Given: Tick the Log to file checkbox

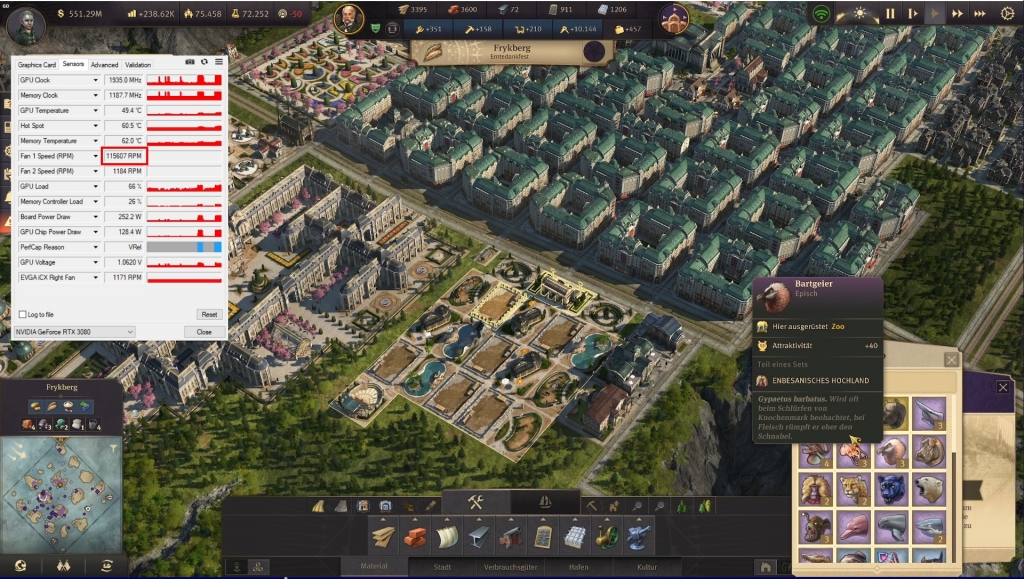Looking at the screenshot, I should pos(23,314).
